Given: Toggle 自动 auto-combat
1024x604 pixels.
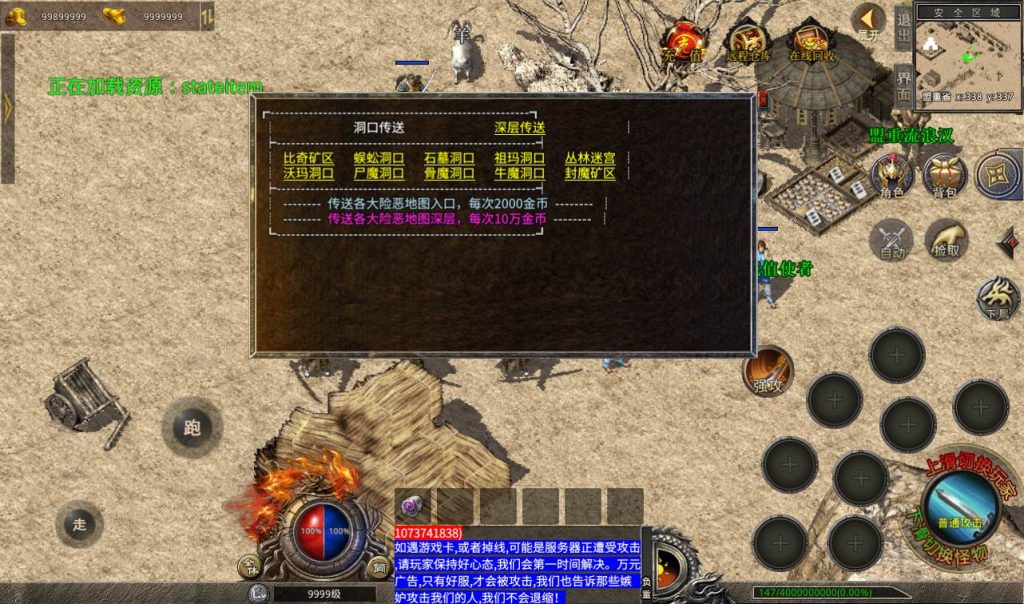Looking at the screenshot, I should (x=891, y=240).
